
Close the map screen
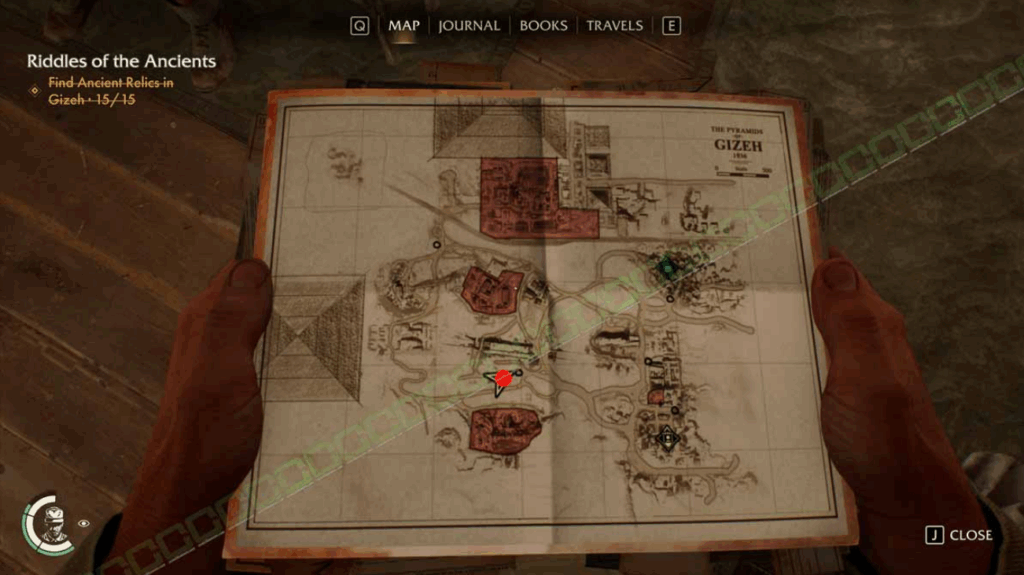click(959, 535)
